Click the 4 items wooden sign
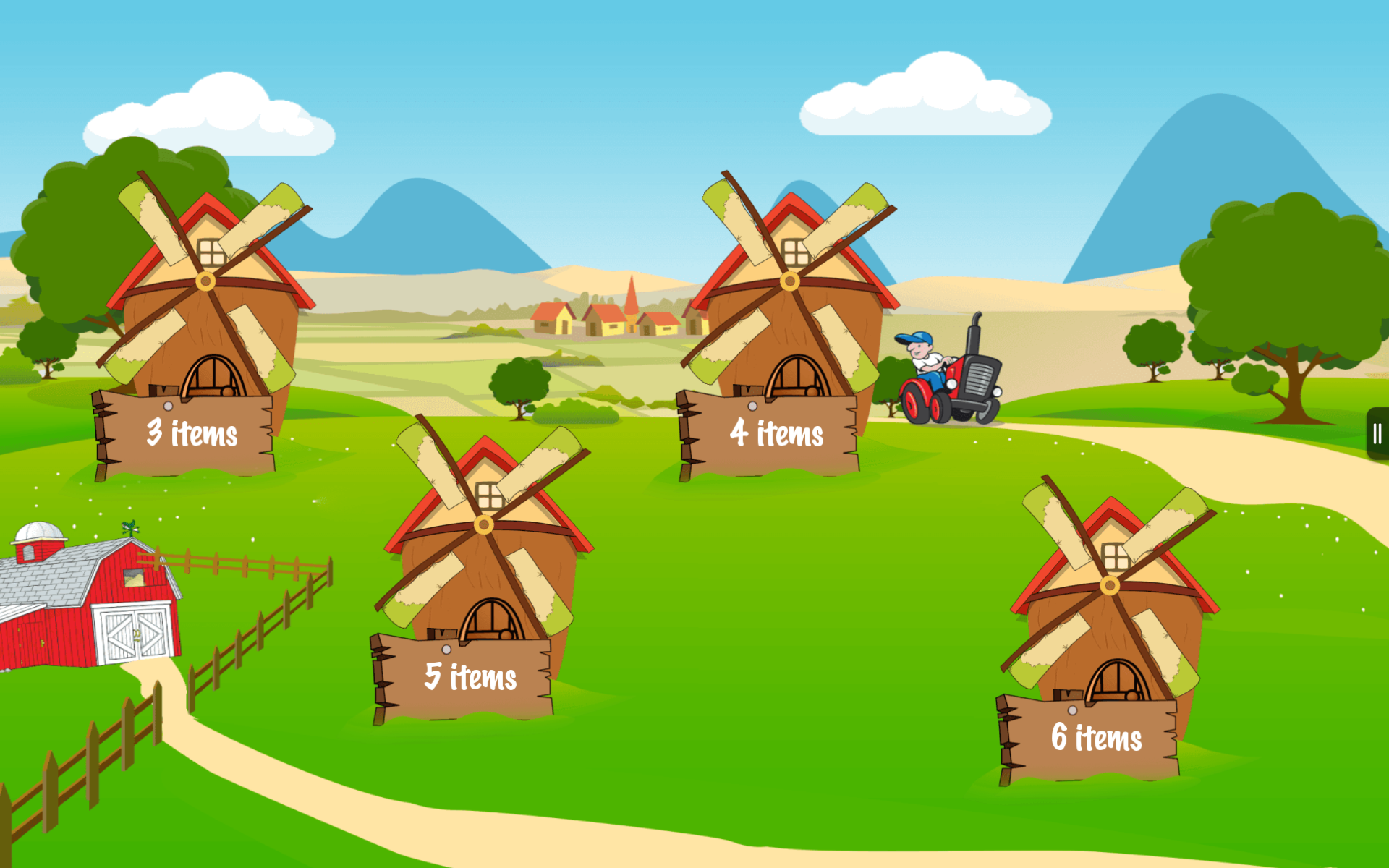Image resolution: width=1389 pixels, height=868 pixels. (x=776, y=434)
